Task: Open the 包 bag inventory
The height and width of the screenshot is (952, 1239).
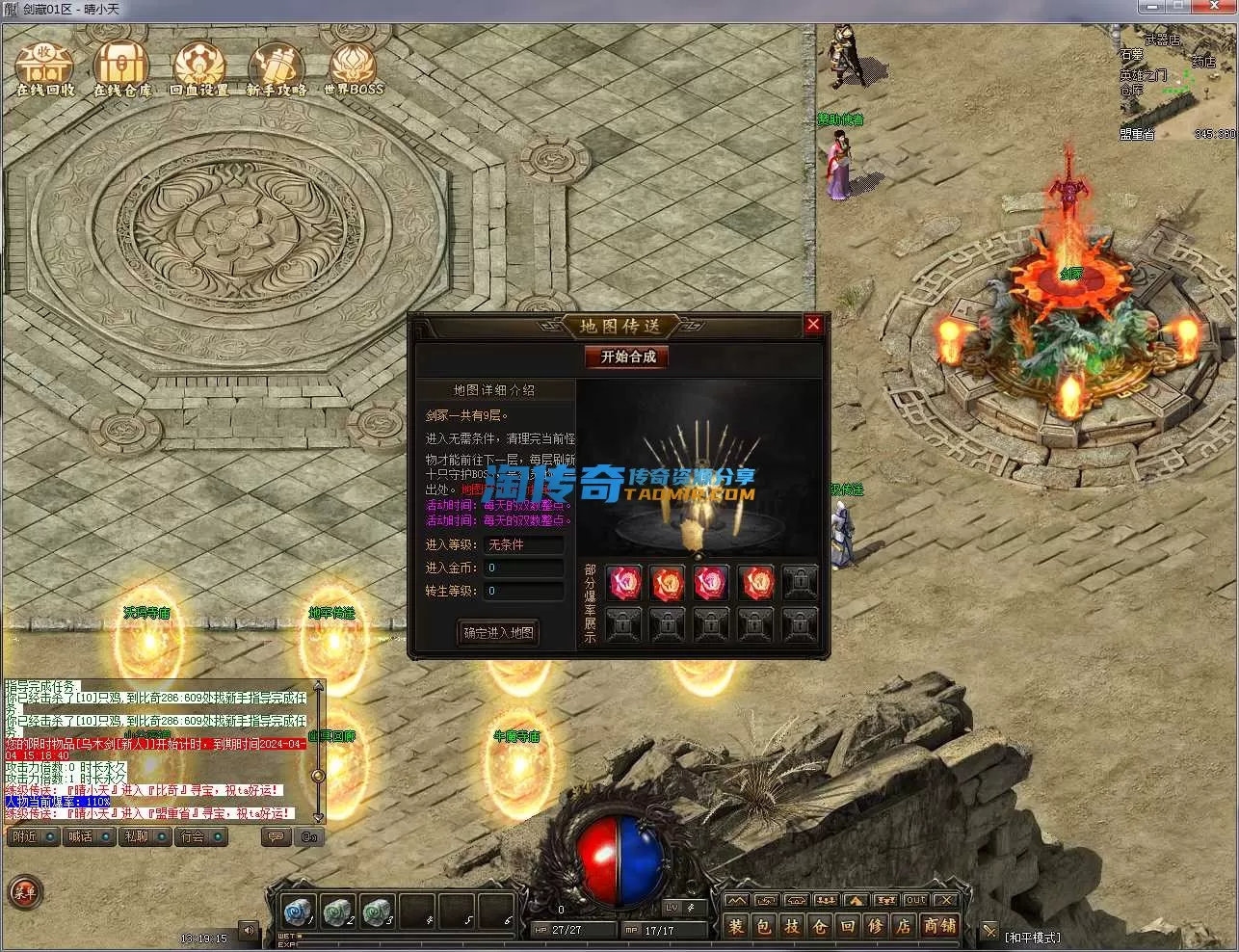Action: 764,927
